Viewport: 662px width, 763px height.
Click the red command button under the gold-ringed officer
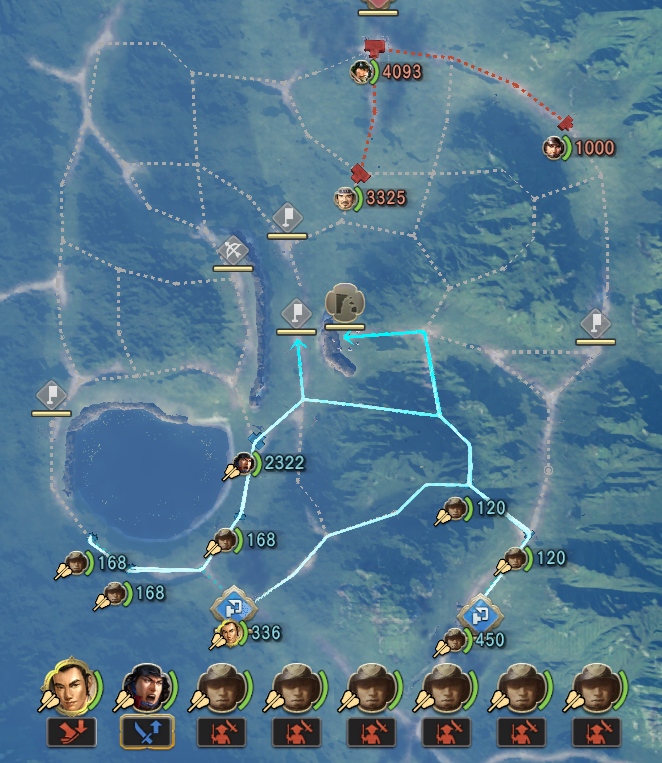pos(71,733)
